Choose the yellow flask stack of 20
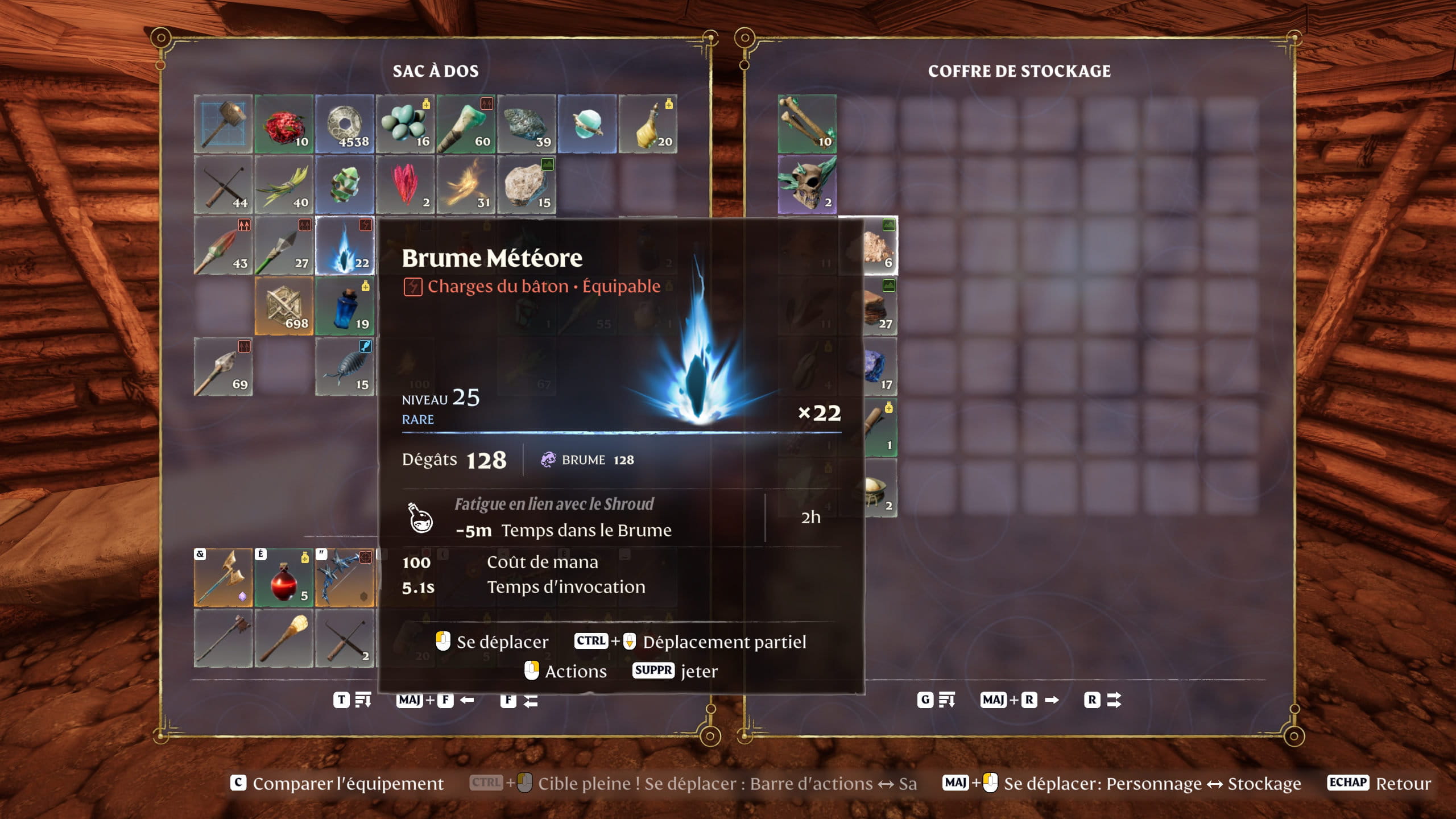The width and height of the screenshot is (1456, 819). tap(648, 124)
